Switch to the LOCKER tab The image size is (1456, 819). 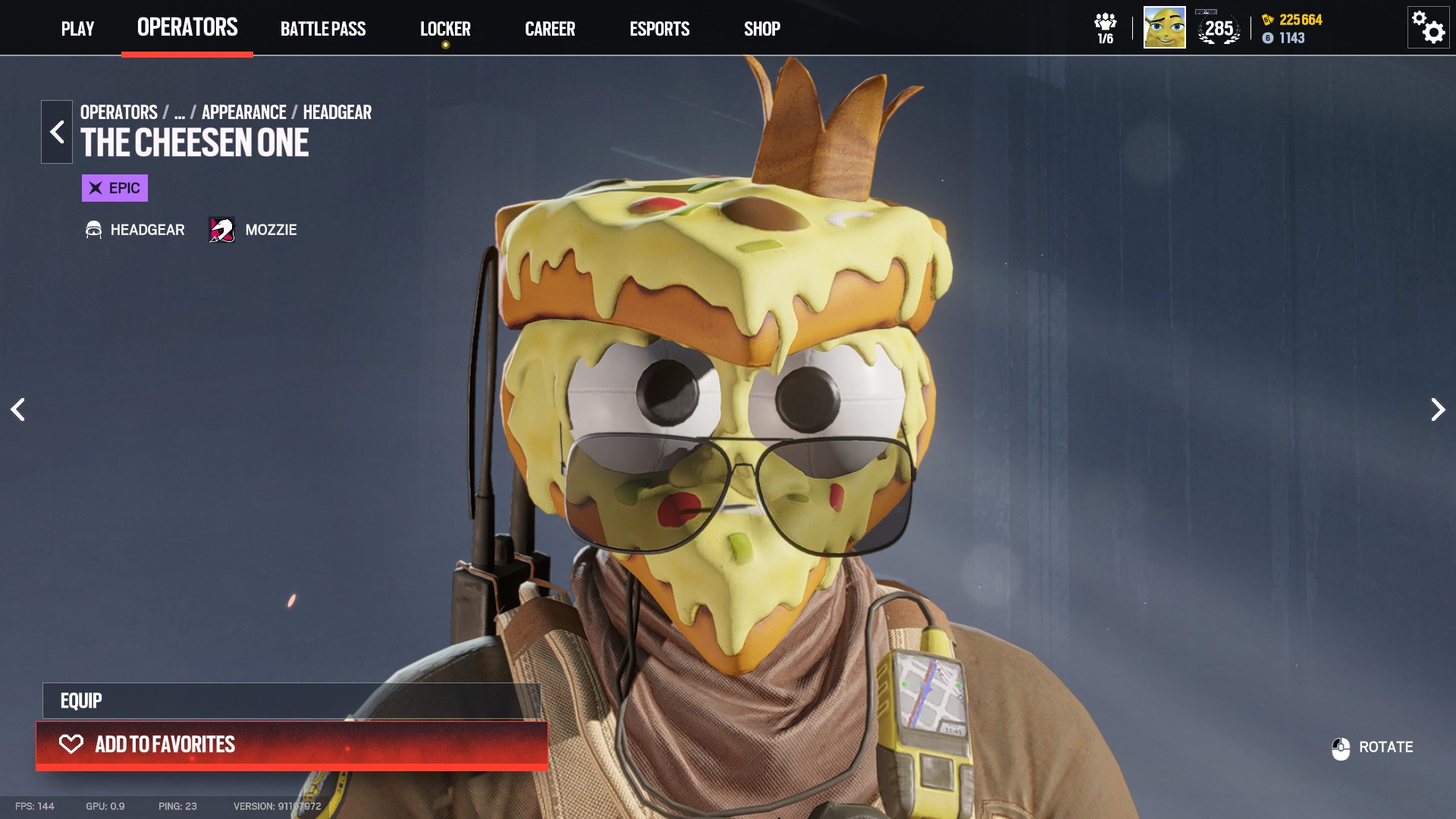tap(446, 29)
